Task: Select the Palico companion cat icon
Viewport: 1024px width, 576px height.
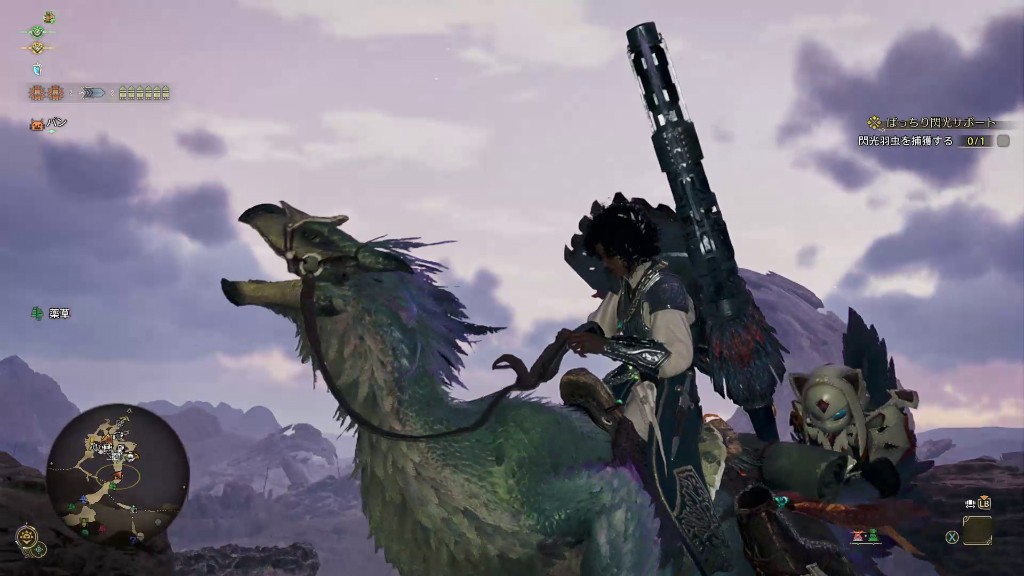Action: [x=37, y=124]
